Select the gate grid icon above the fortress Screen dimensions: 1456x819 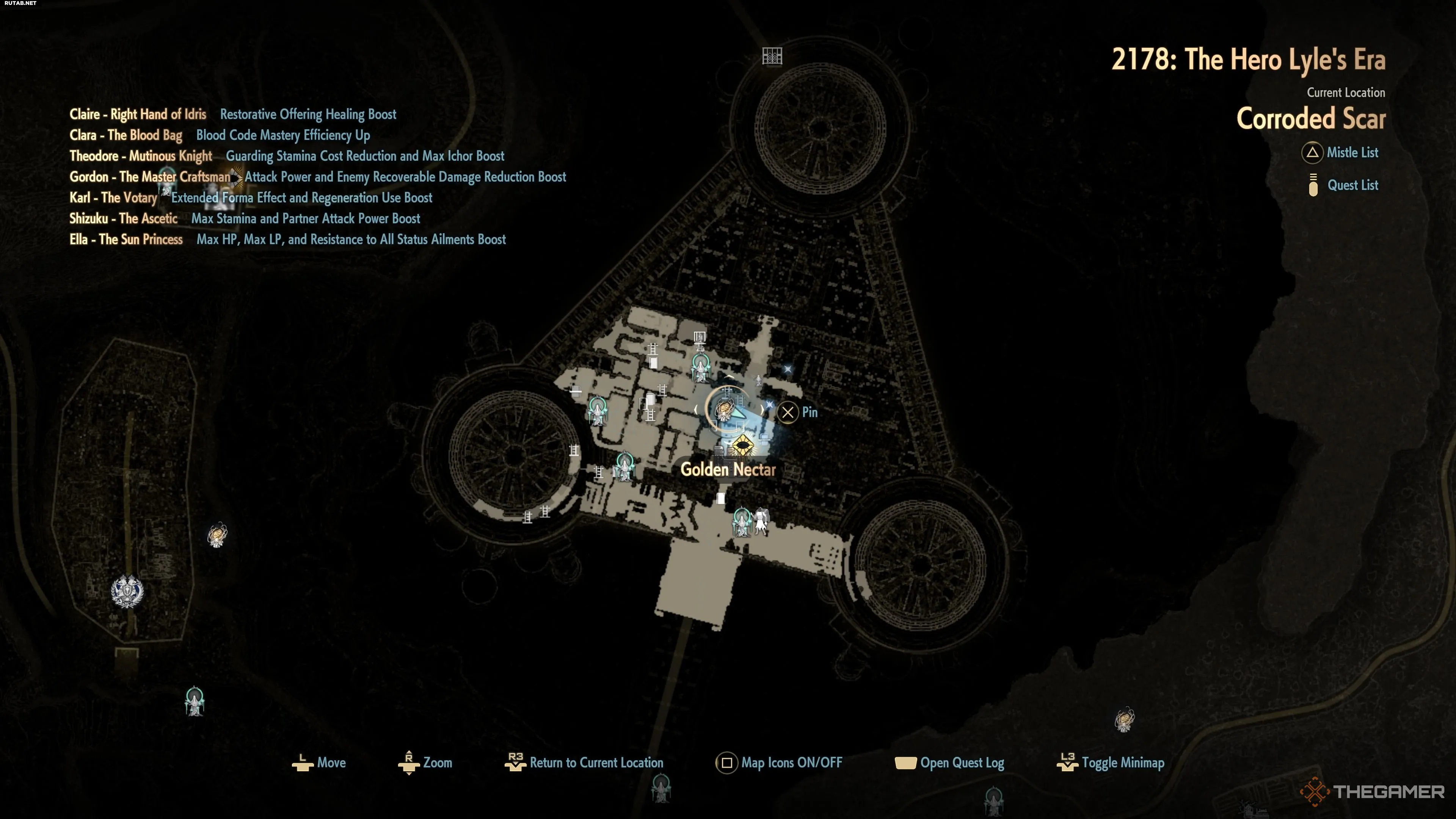pos(772,56)
